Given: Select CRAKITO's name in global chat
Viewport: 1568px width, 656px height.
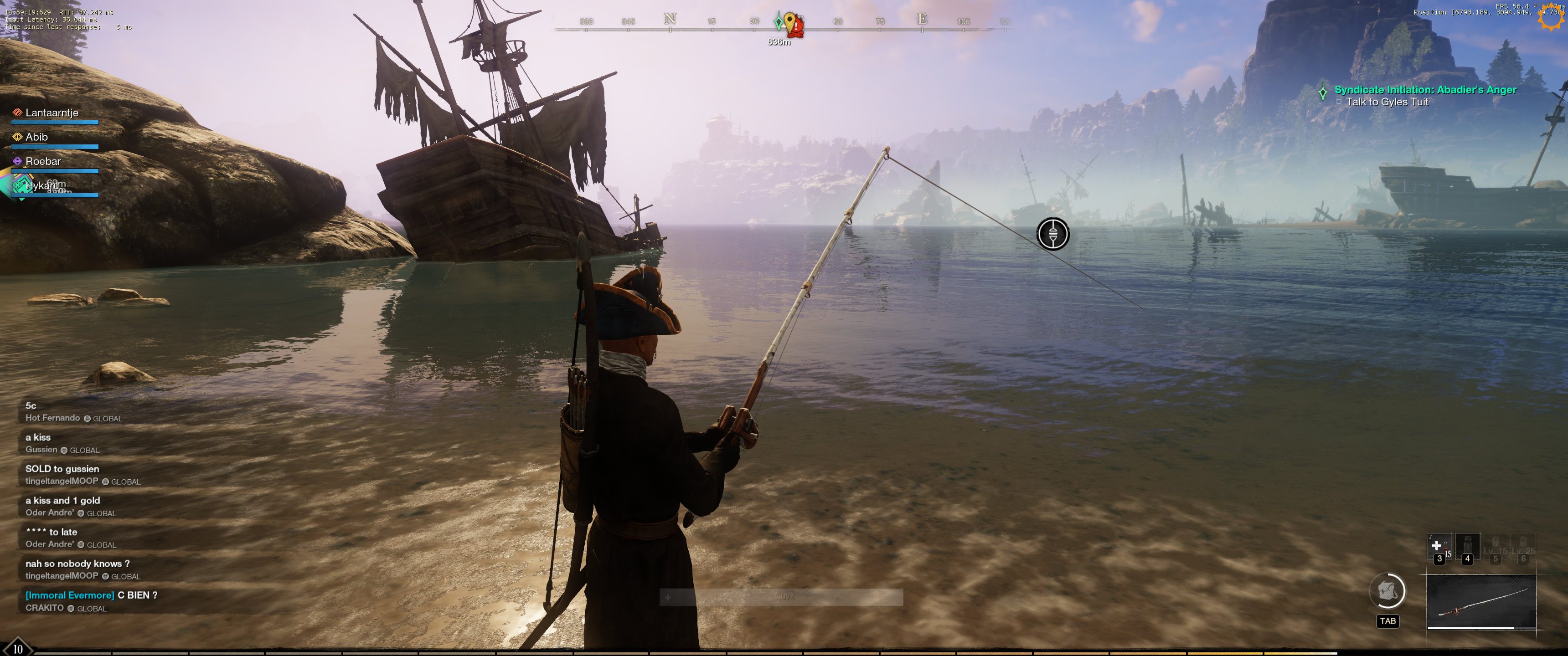Looking at the screenshot, I should click(44, 608).
